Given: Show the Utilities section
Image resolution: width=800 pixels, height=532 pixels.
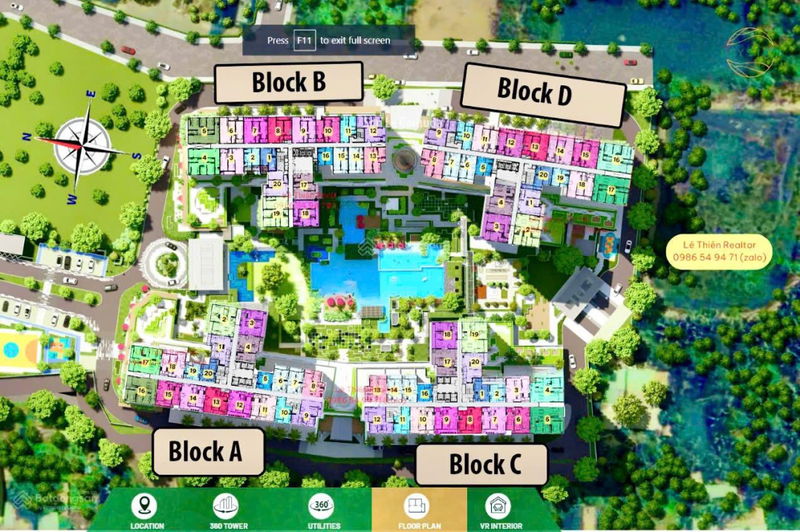Looking at the screenshot, I should click(x=322, y=510).
